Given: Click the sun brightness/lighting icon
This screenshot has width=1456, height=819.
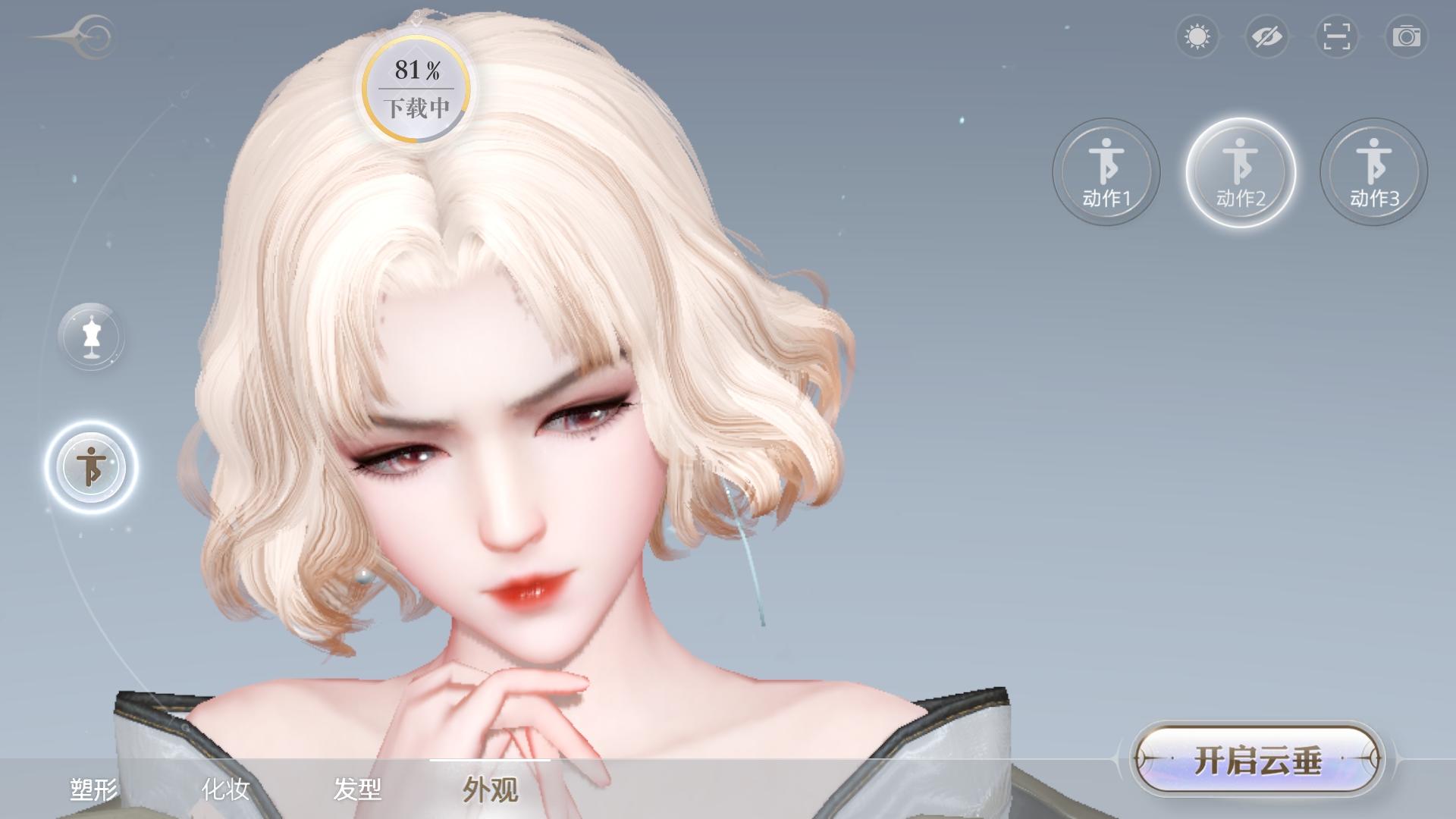Looking at the screenshot, I should (x=1197, y=36).
